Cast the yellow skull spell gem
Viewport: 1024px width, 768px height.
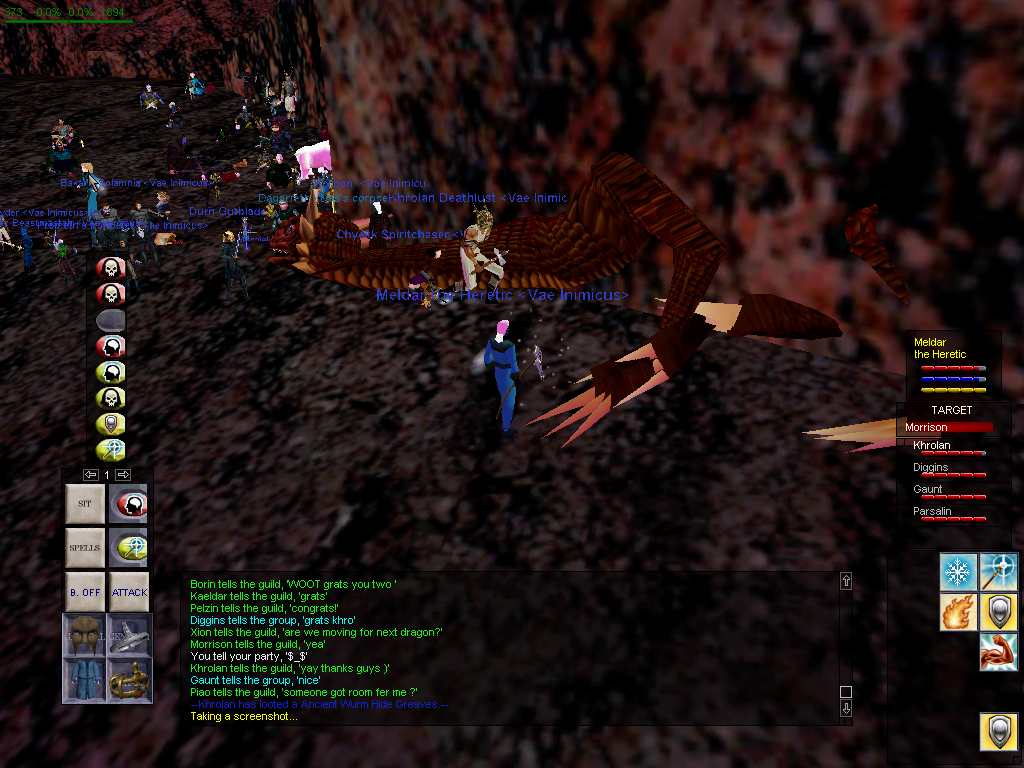coord(110,398)
